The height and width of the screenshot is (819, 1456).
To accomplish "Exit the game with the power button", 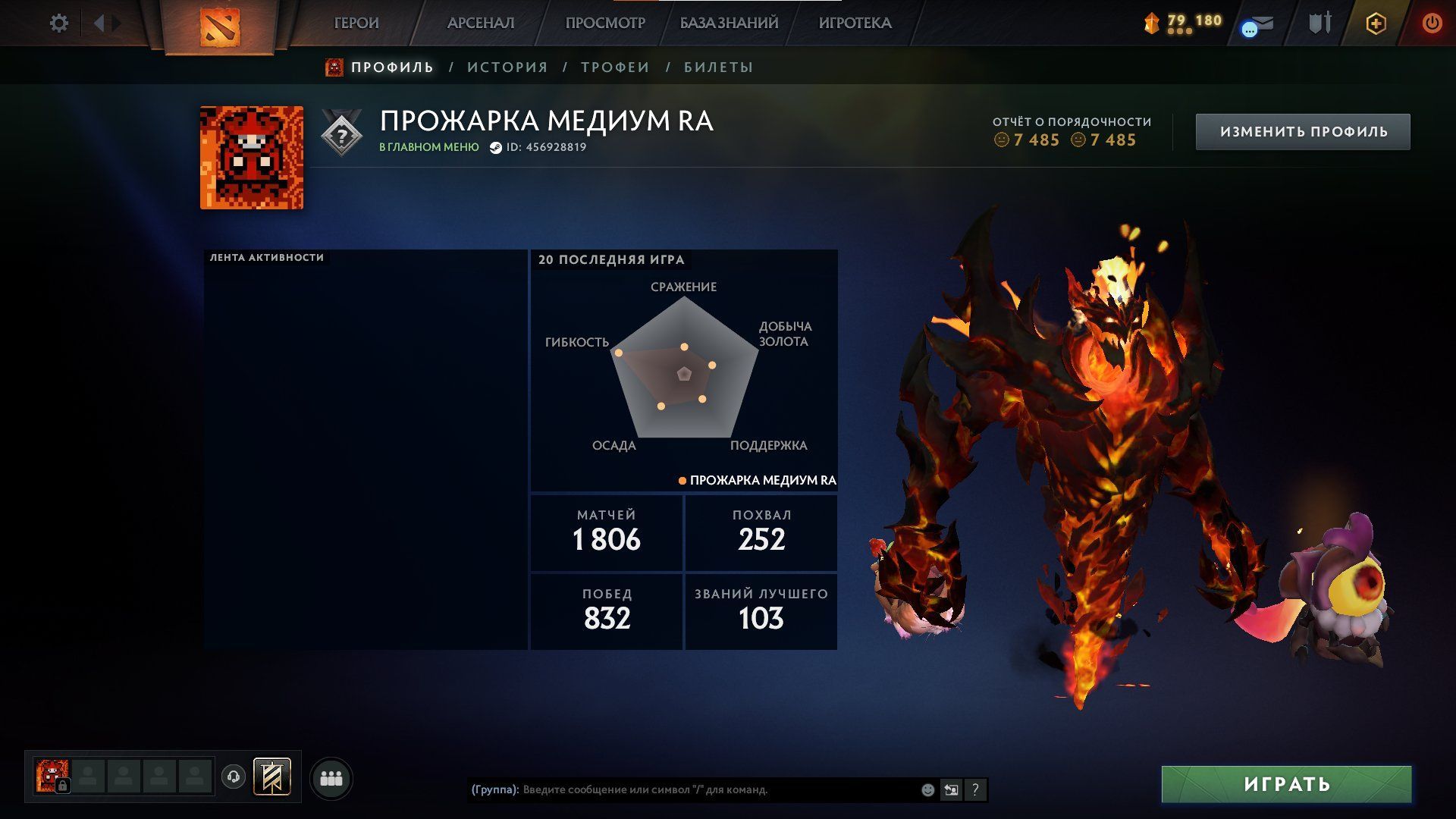I will click(x=1432, y=24).
